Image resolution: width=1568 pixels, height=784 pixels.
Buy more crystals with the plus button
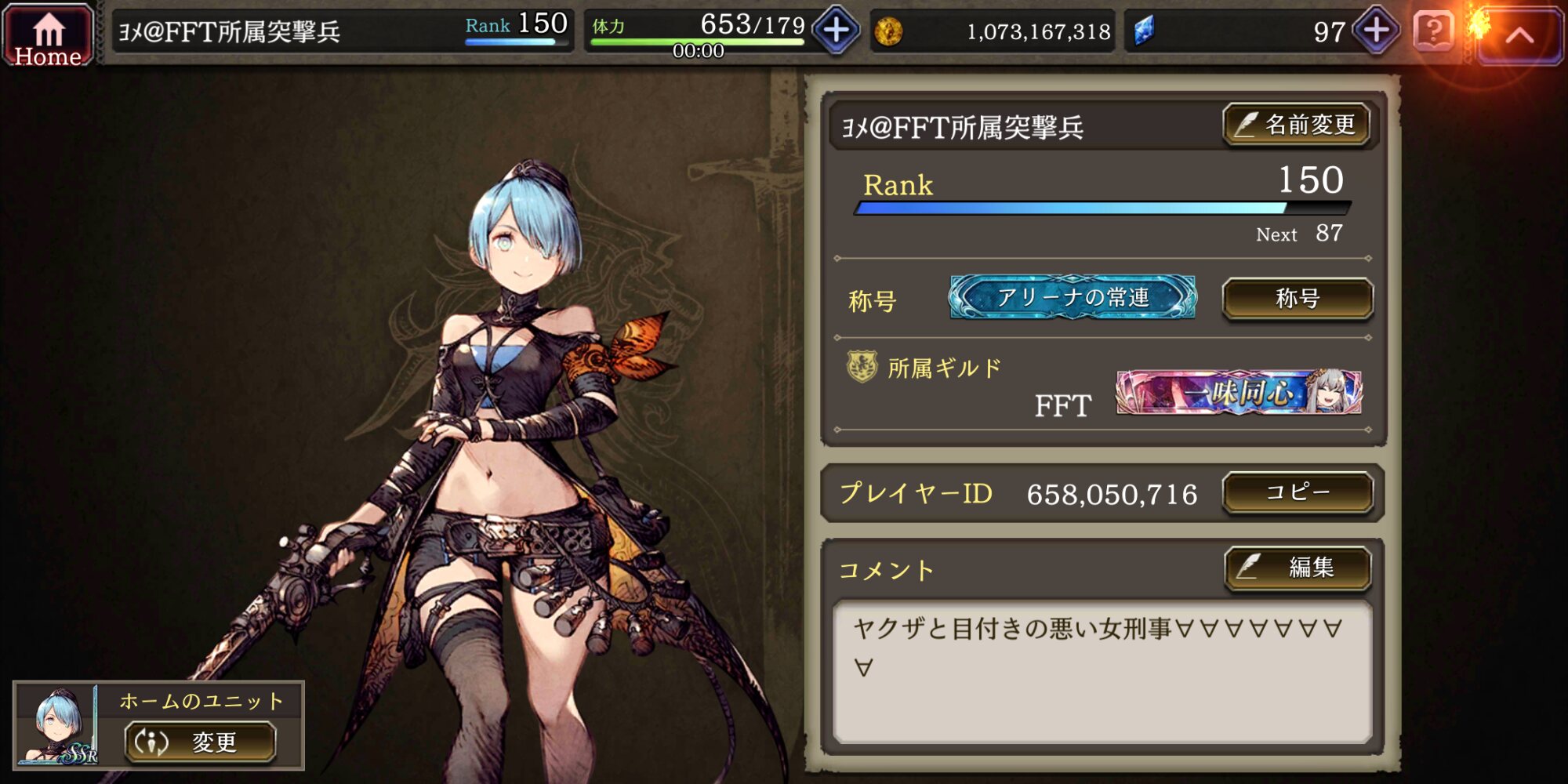1377,31
